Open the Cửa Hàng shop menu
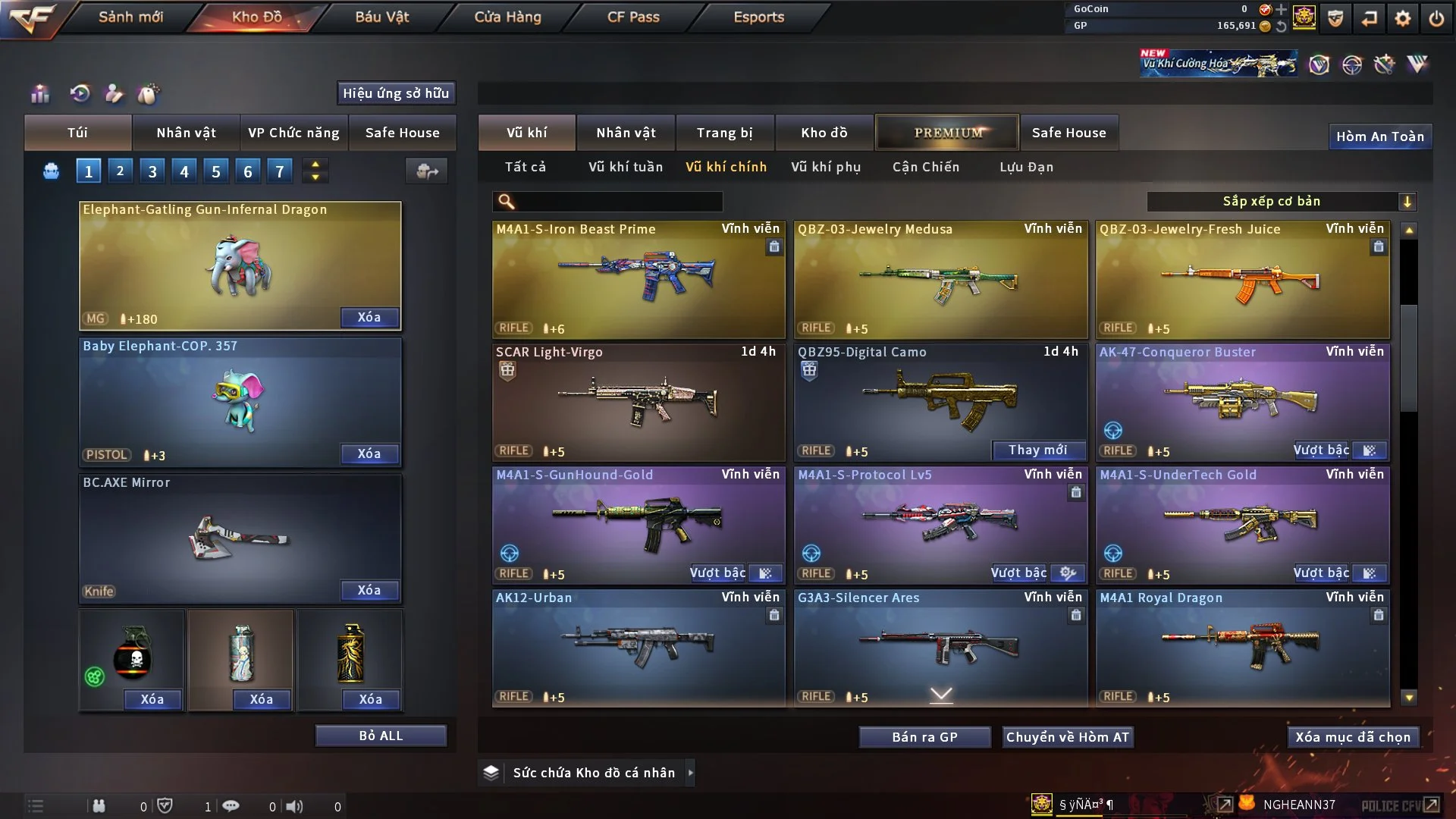The image size is (1456, 819). click(x=507, y=17)
